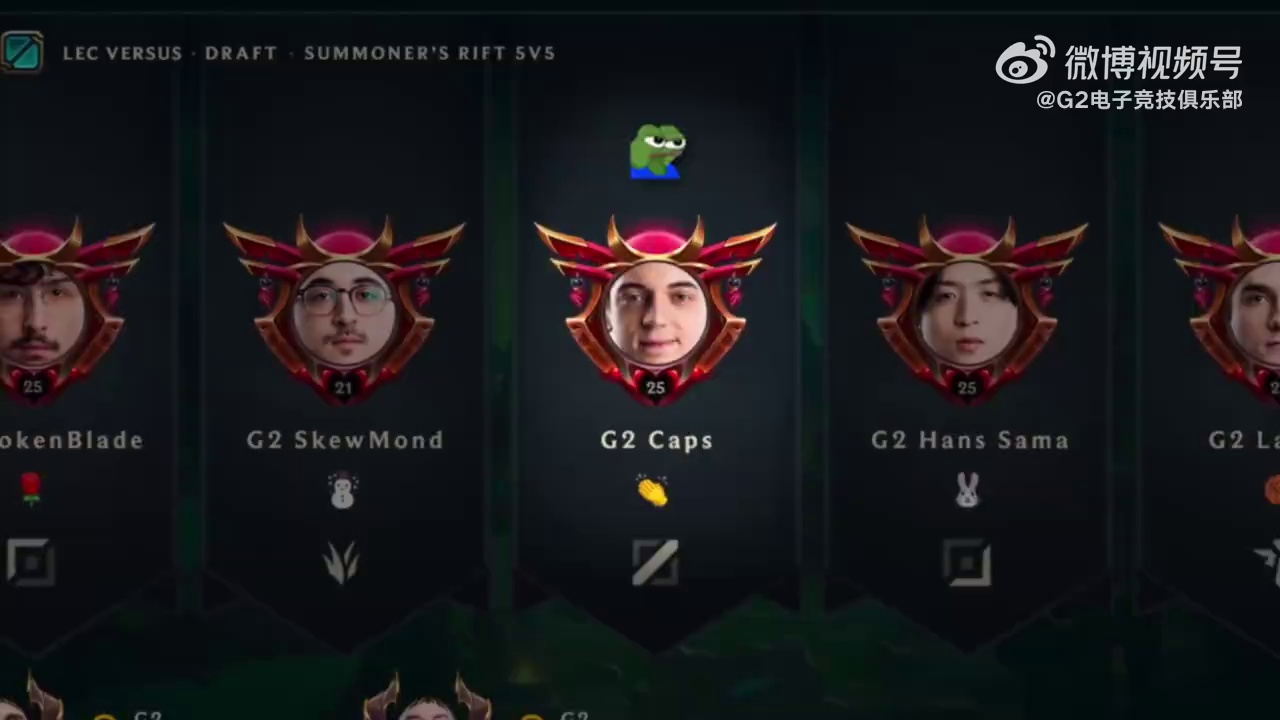The image size is (1280, 720).
Task: Click the top lane role icon under BrokenBlade
Action: pyautogui.click(x=31, y=562)
